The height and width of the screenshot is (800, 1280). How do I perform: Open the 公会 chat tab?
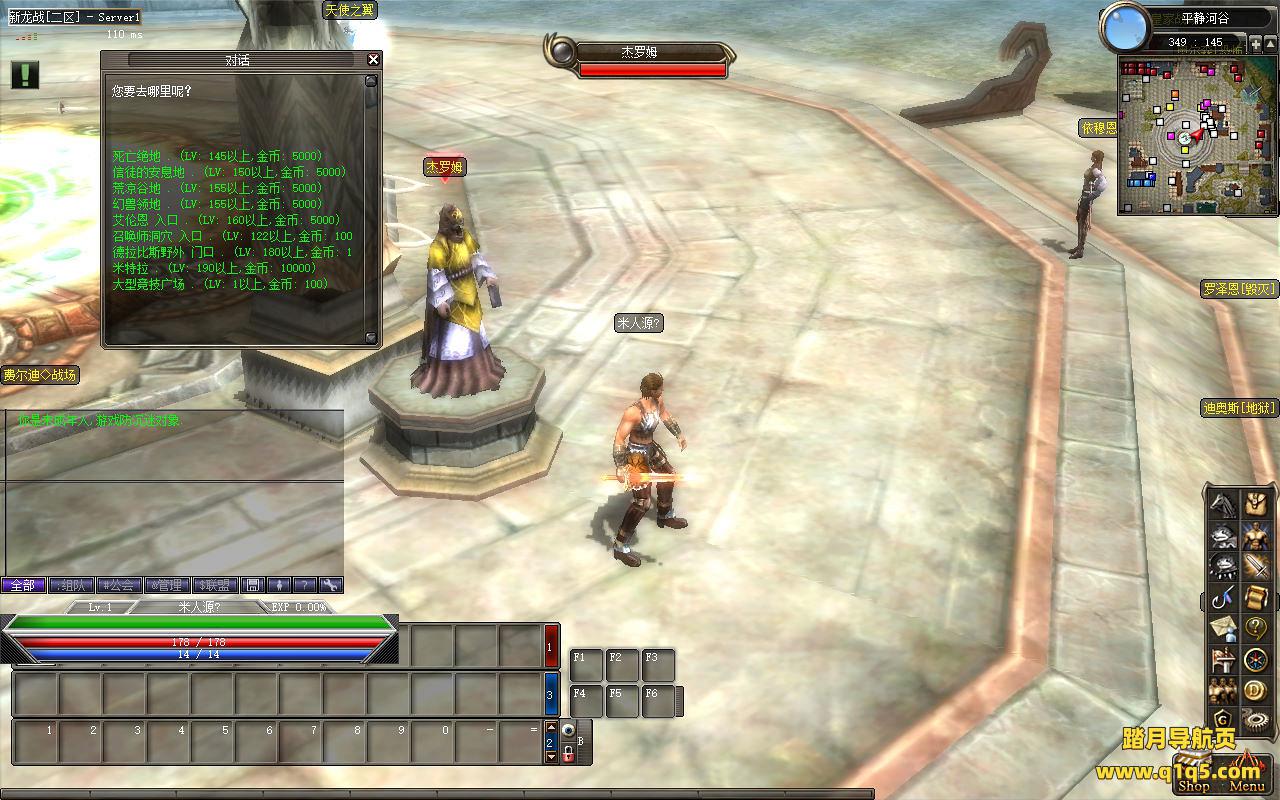[x=118, y=585]
